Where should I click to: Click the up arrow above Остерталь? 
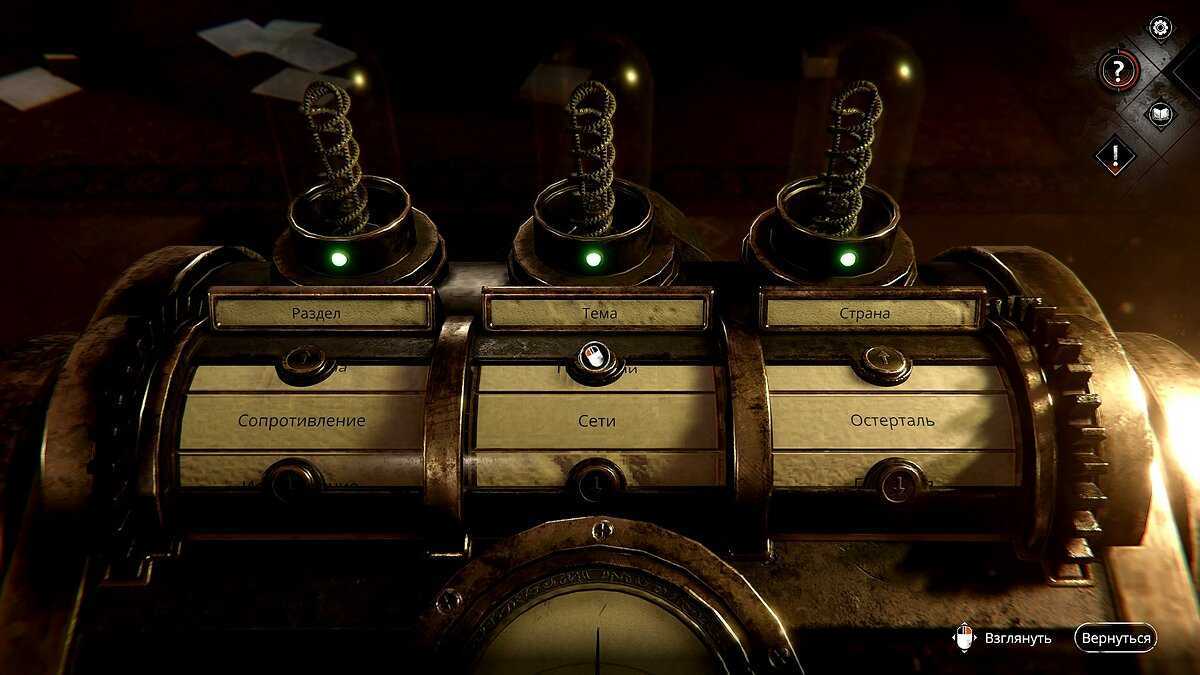click(x=882, y=362)
